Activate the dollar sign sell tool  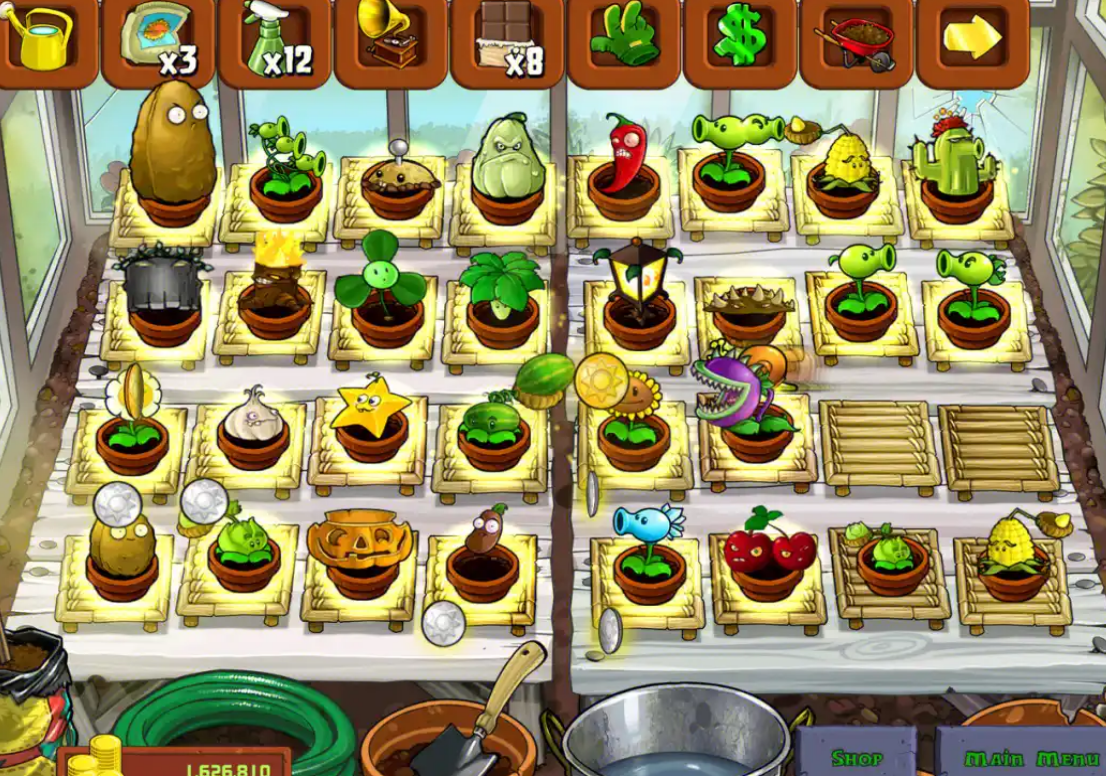740,40
